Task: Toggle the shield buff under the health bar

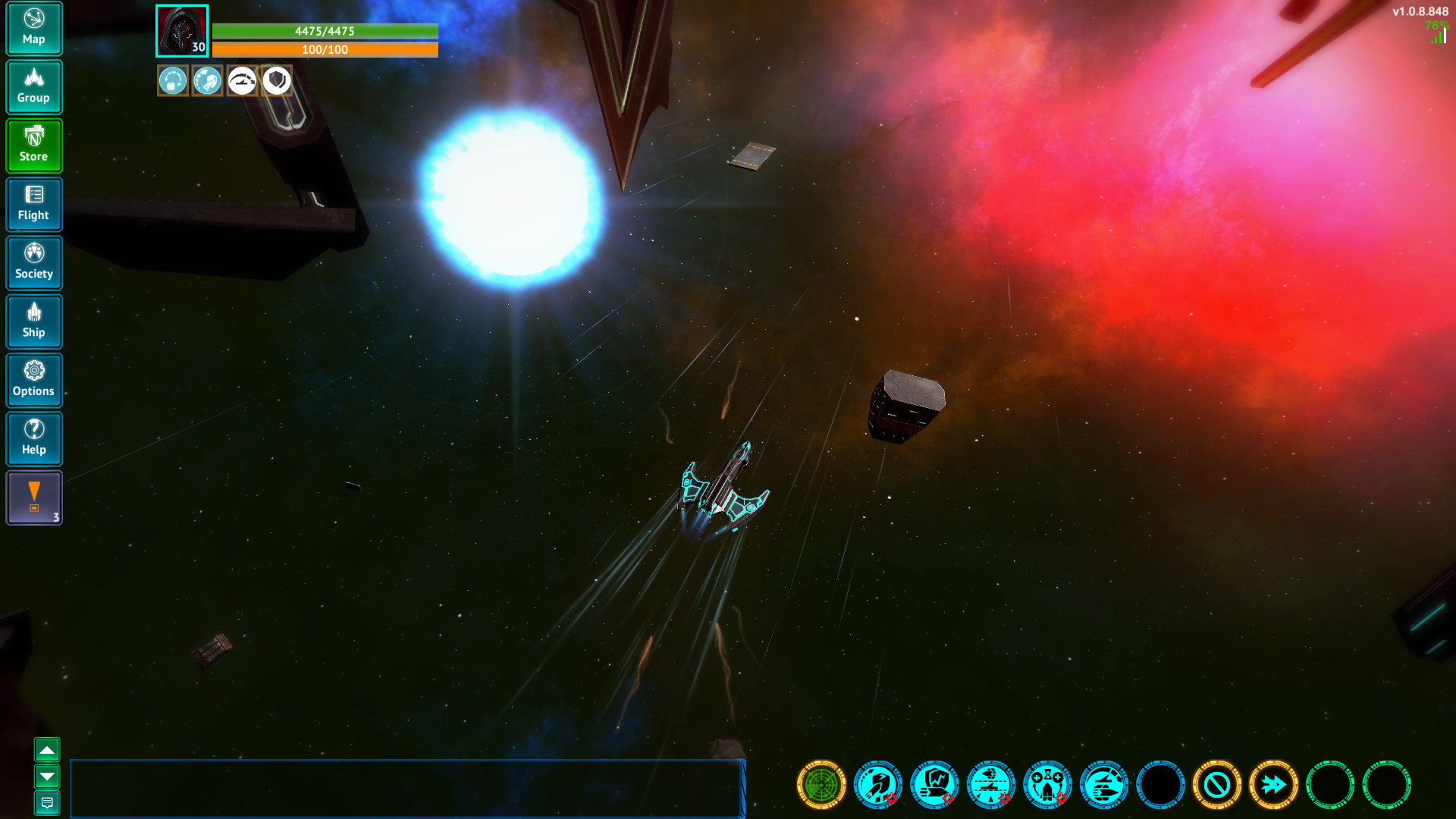Action: (x=275, y=80)
